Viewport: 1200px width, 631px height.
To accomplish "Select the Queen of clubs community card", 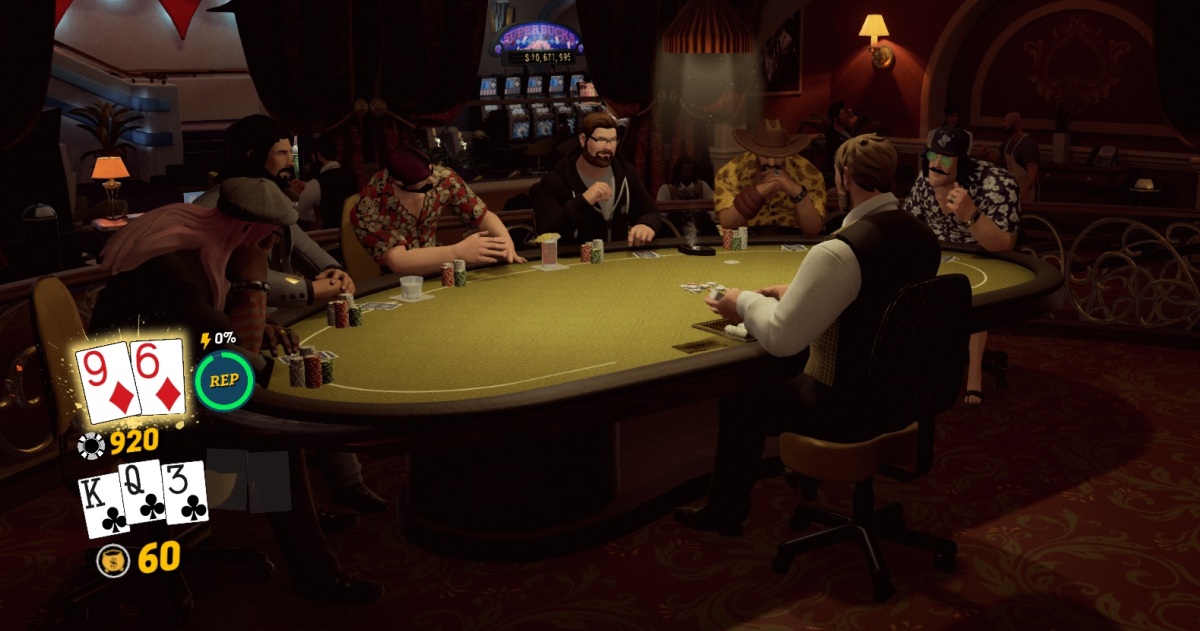I will click(142, 494).
